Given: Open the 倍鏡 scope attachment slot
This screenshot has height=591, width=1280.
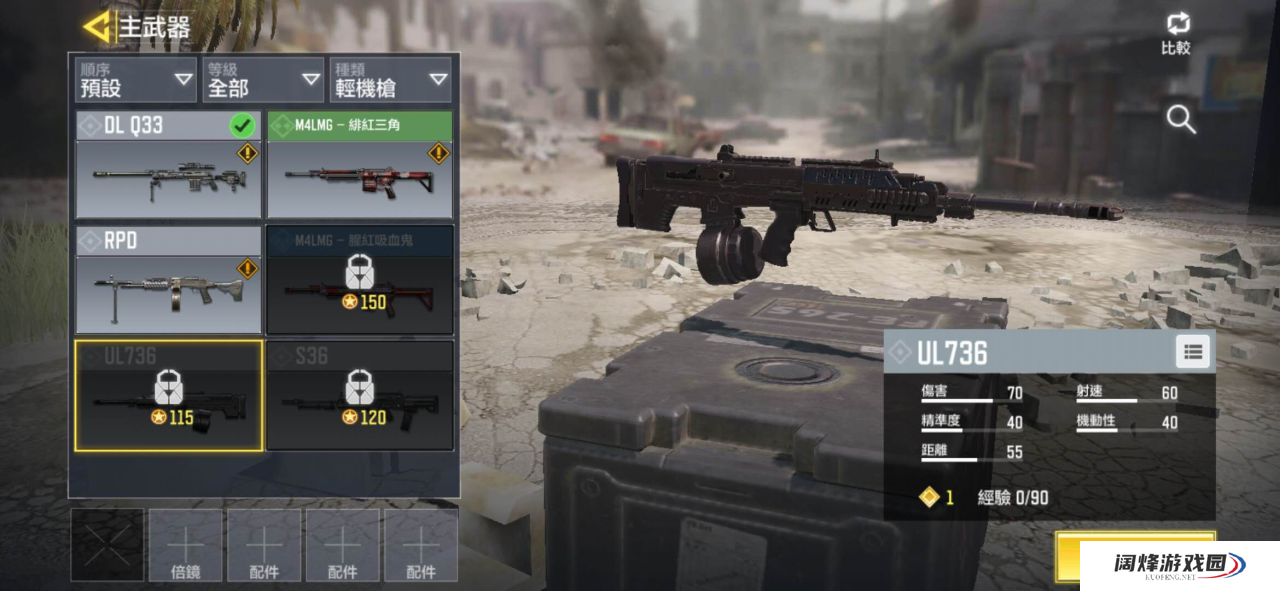Looking at the screenshot, I should [x=186, y=546].
